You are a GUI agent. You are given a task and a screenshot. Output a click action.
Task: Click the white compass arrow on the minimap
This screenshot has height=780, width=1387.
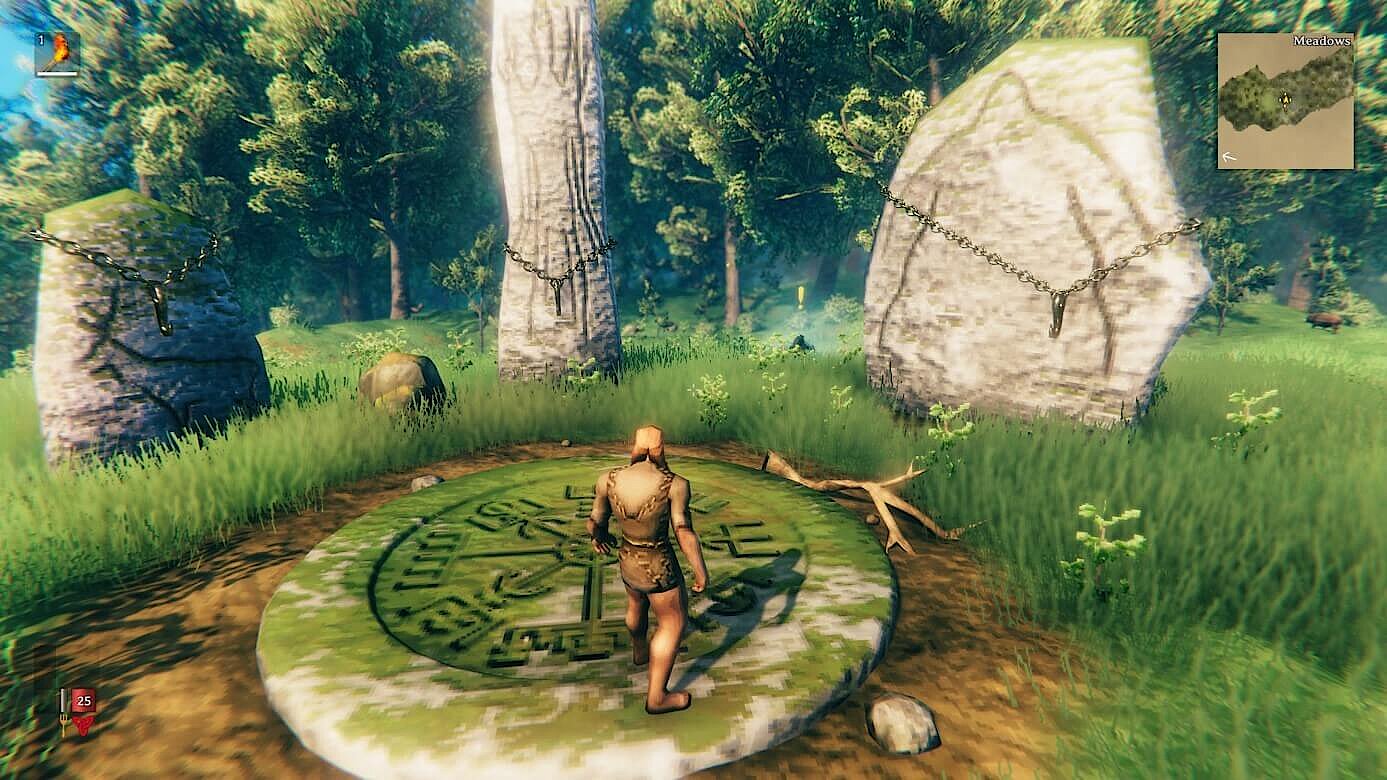(1229, 156)
